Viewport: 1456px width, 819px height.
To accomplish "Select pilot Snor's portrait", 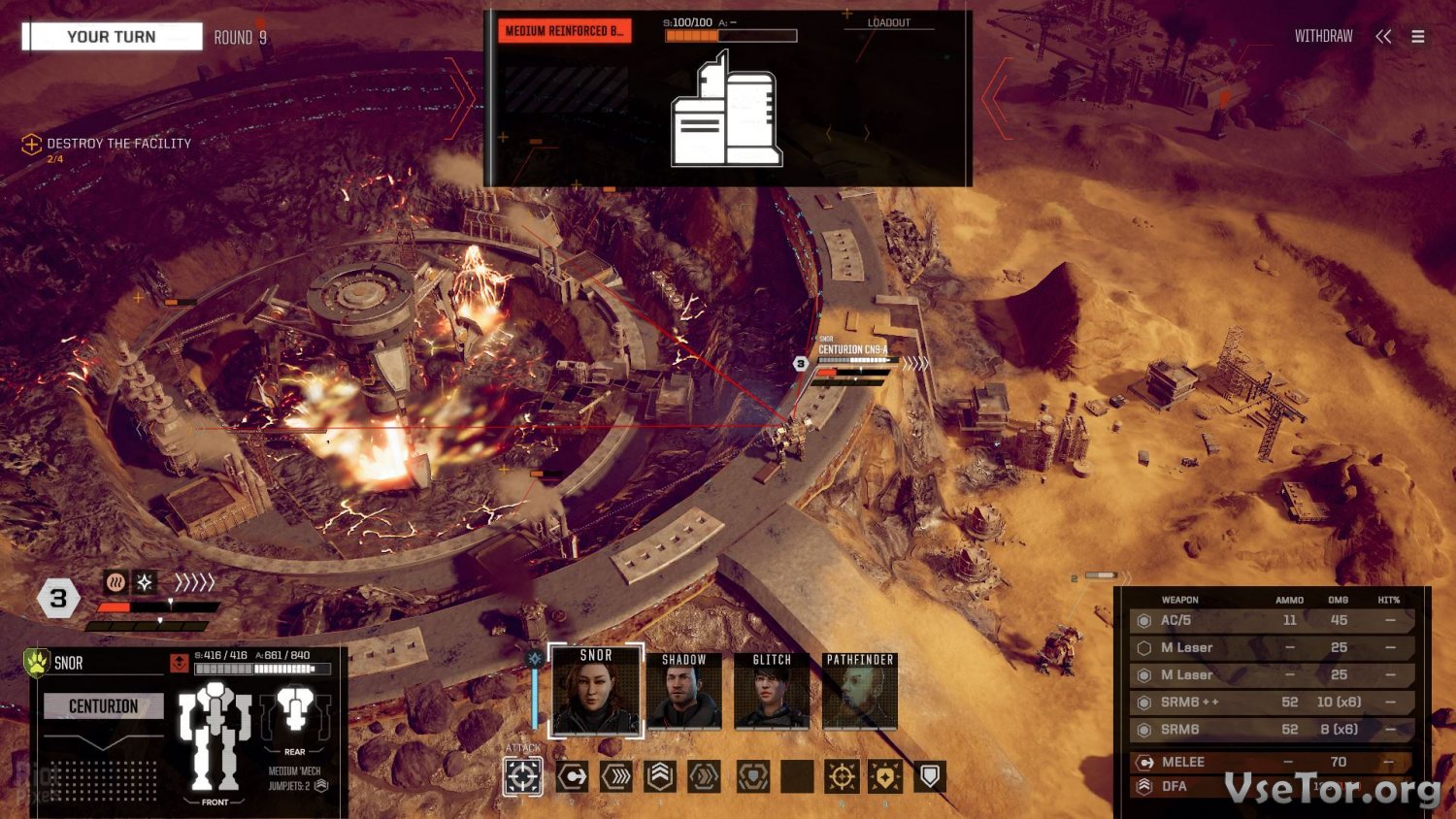I will coord(596,691).
